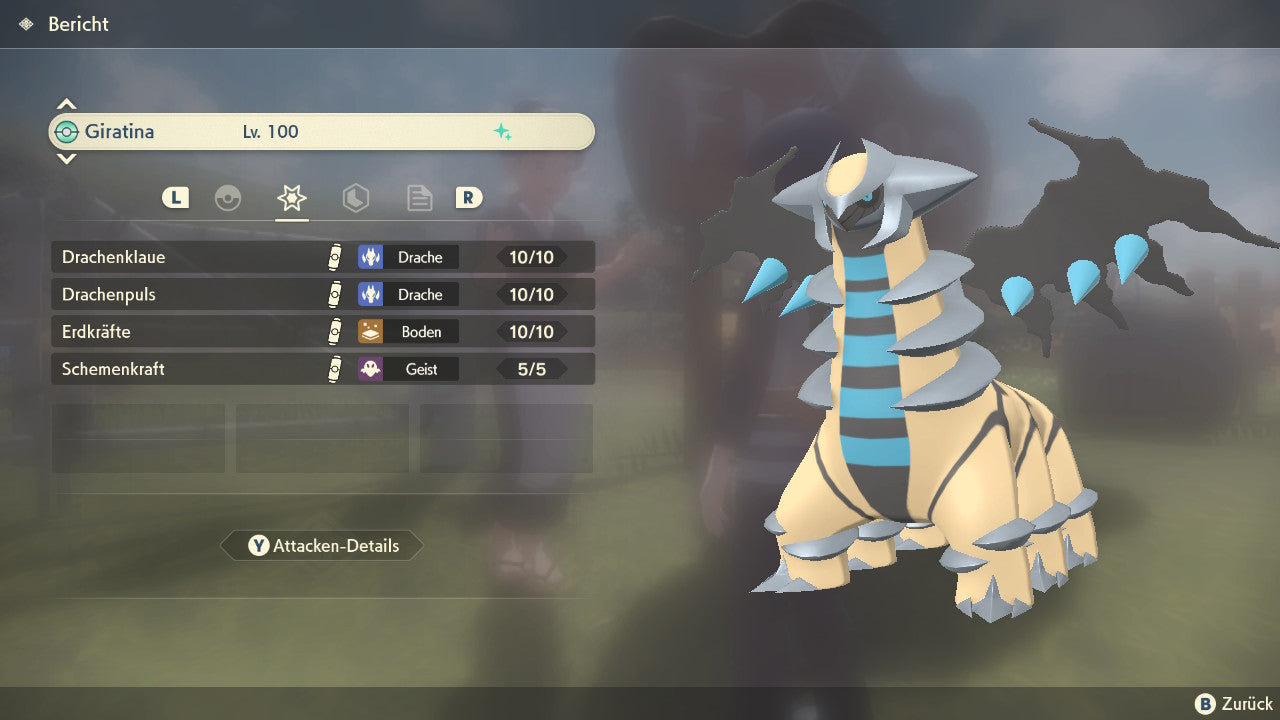This screenshot has width=1280, height=720.
Task: Click the down arrow below Giratina's name
Action: coord(66,158)
